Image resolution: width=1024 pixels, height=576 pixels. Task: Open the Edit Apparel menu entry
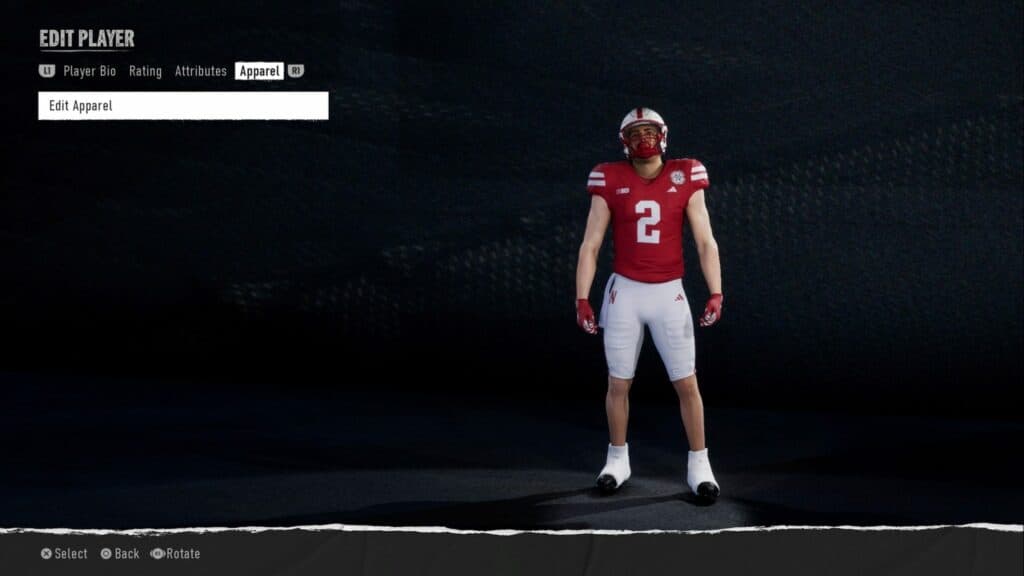click(x=183, y=106)
